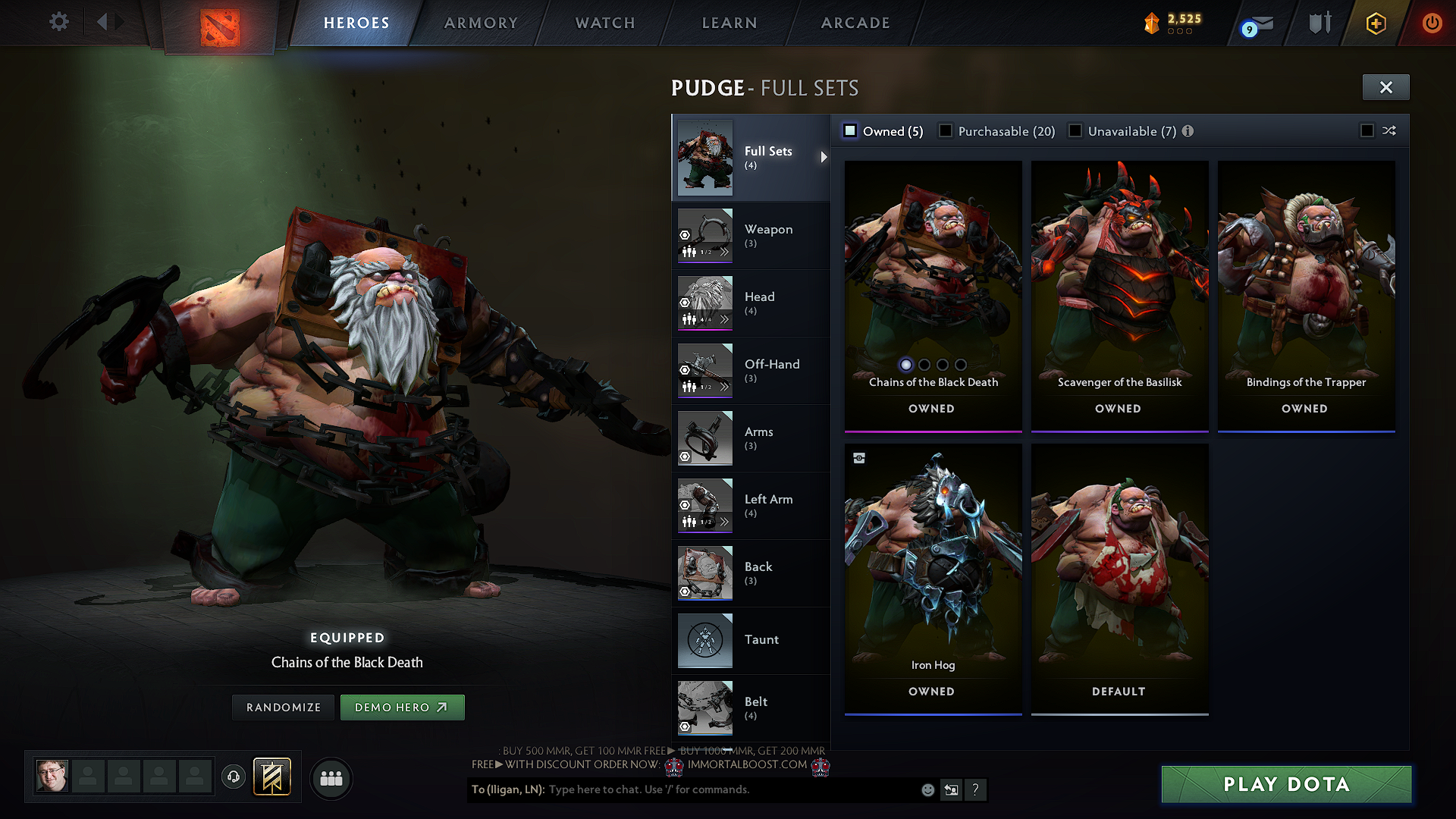Expand the Weapon slot style chevron
Screen dimensions: 1456x819
(725, 251)
